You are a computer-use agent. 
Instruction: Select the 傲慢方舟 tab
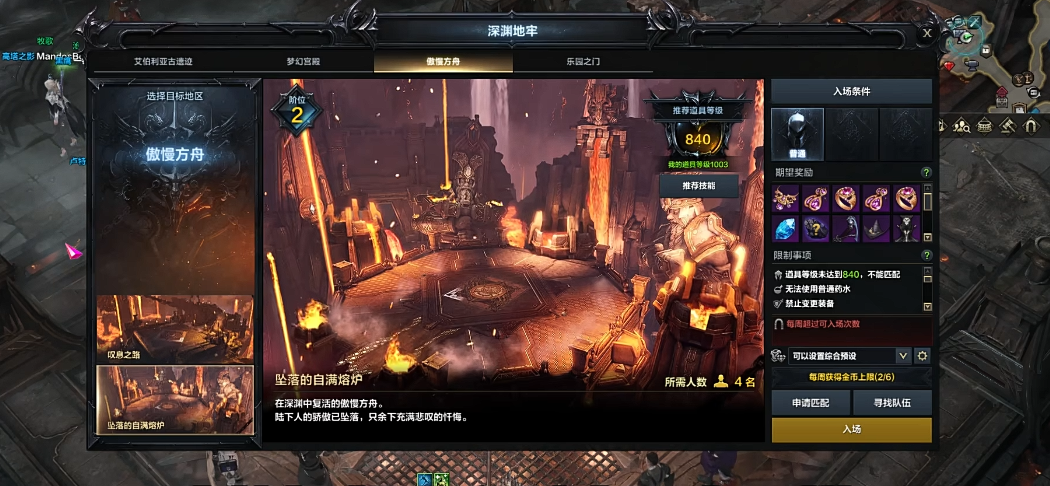pyautogui.click(x=443, y=61)
